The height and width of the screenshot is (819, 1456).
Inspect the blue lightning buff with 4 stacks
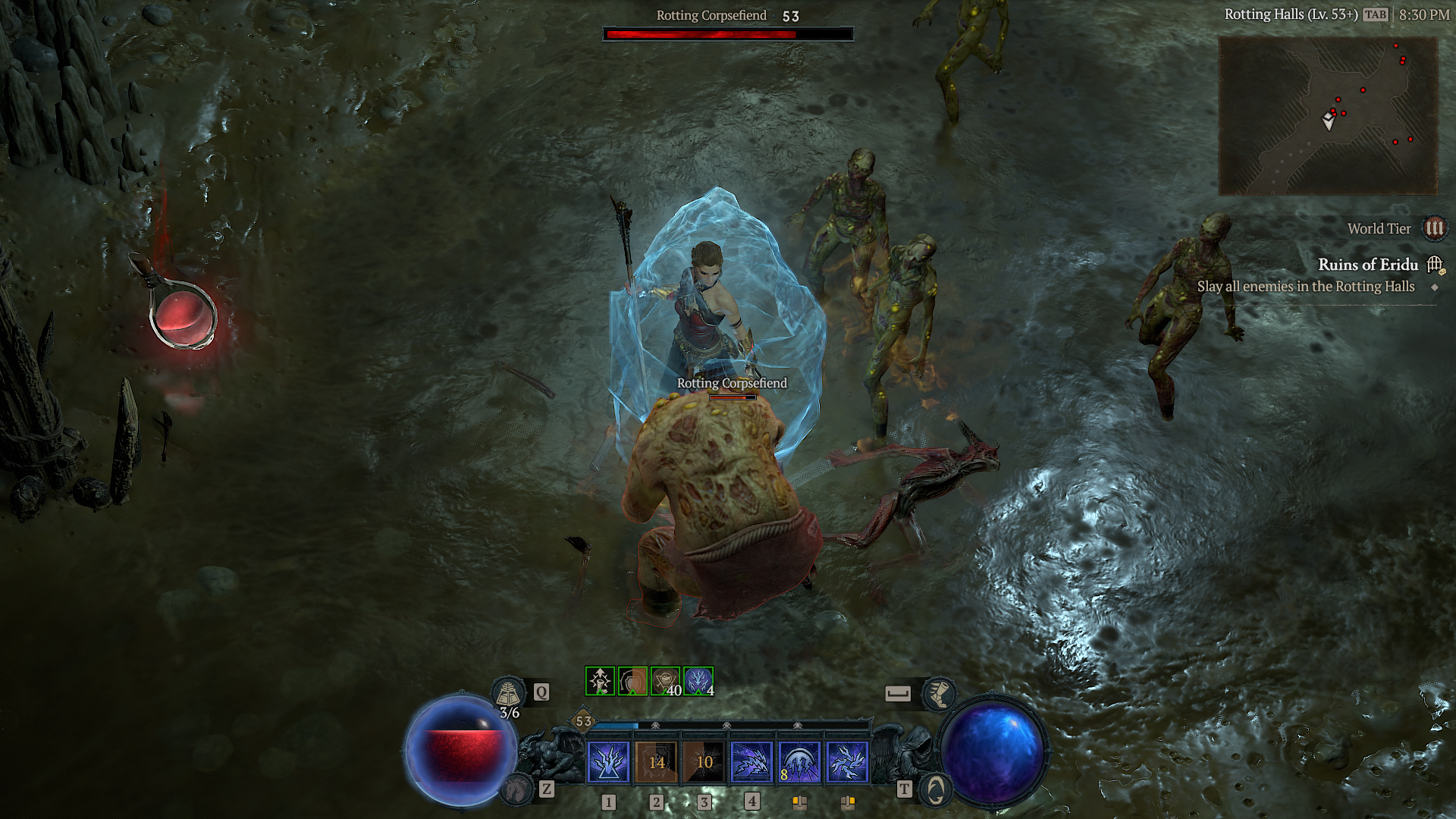(698, 681)
